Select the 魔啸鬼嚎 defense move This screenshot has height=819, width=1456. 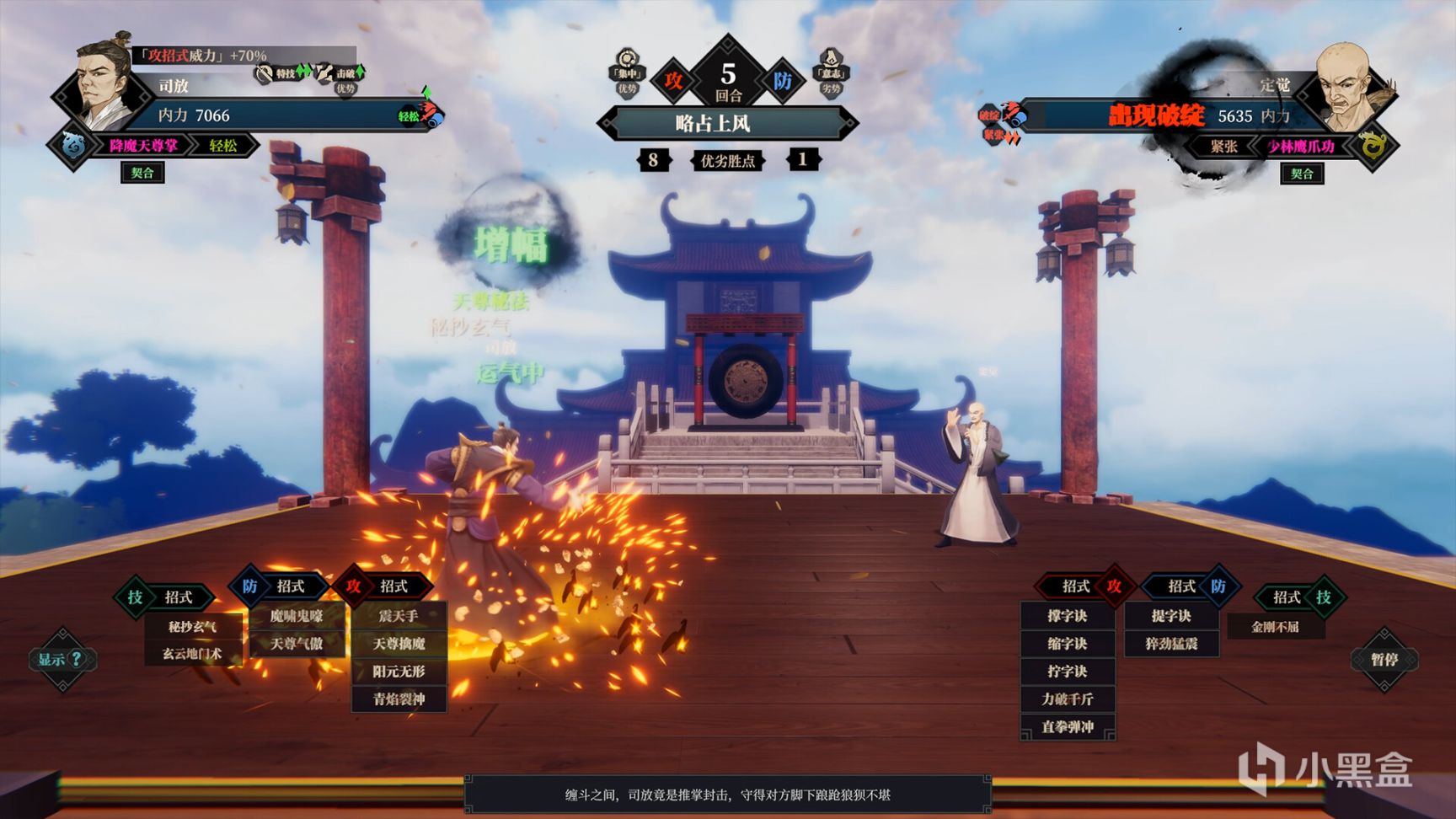click(x=297, y=616)
